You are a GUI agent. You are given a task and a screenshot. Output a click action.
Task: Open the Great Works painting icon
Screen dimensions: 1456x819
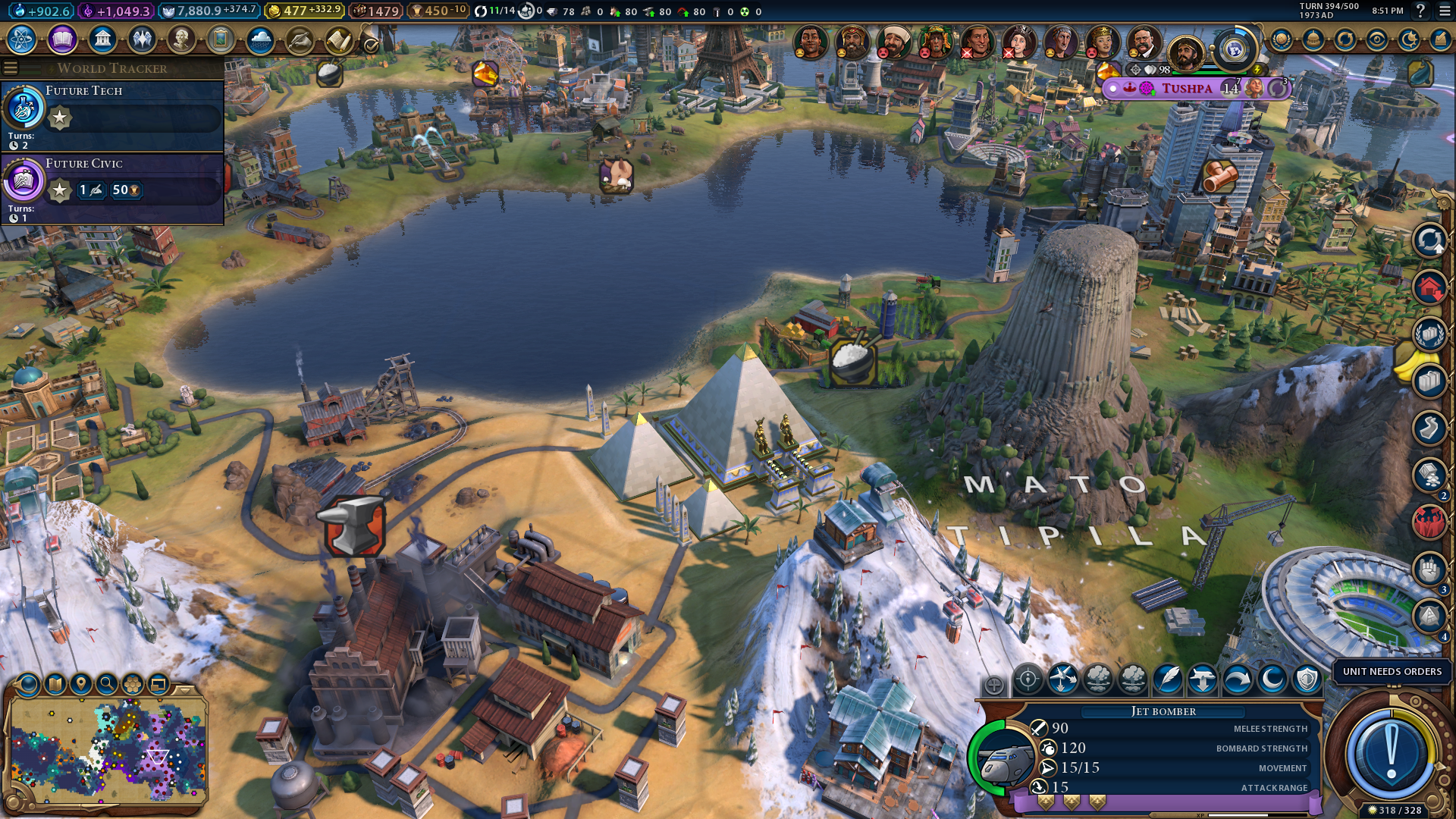click(221, 39)
